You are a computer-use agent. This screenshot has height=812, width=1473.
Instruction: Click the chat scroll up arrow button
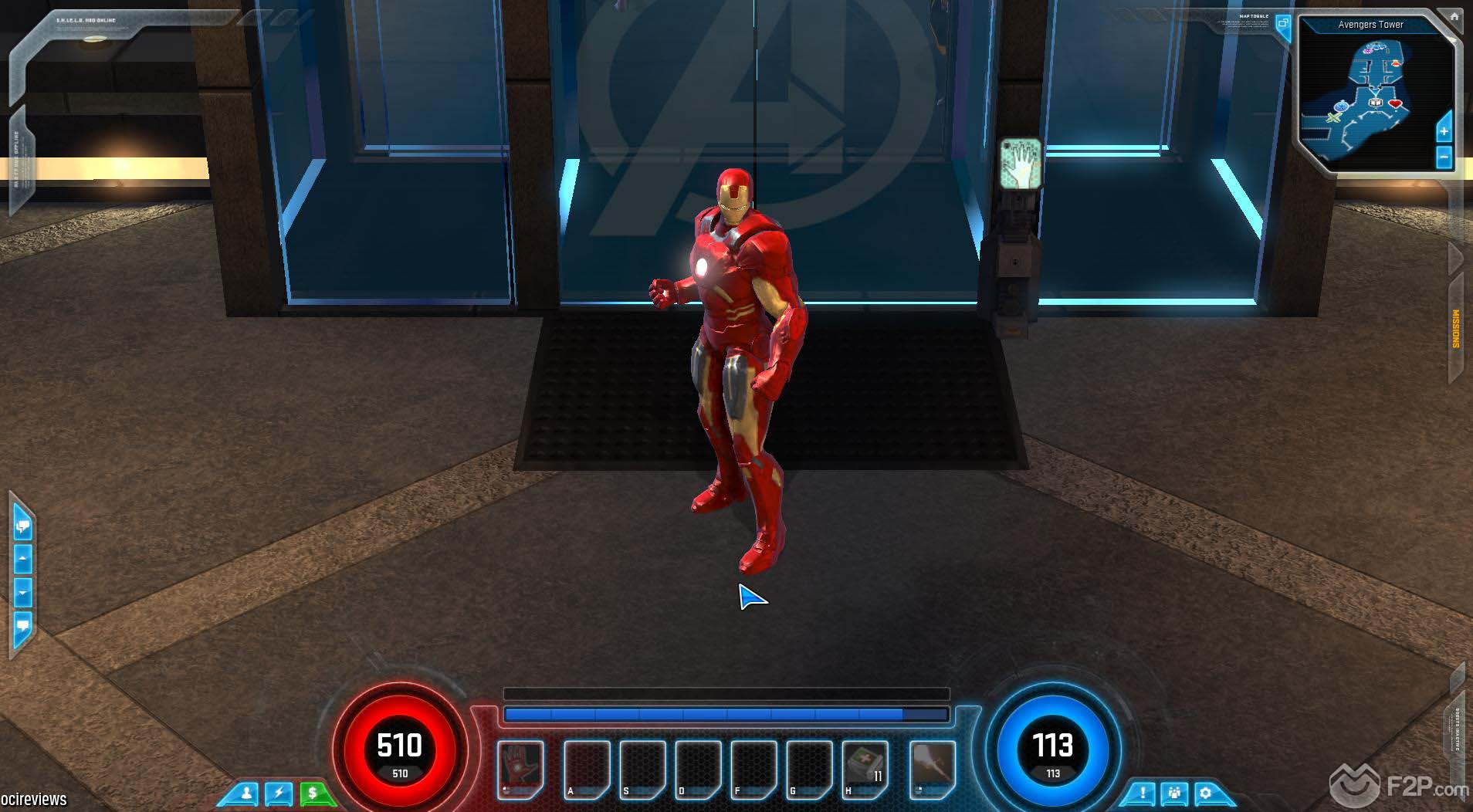22,558
